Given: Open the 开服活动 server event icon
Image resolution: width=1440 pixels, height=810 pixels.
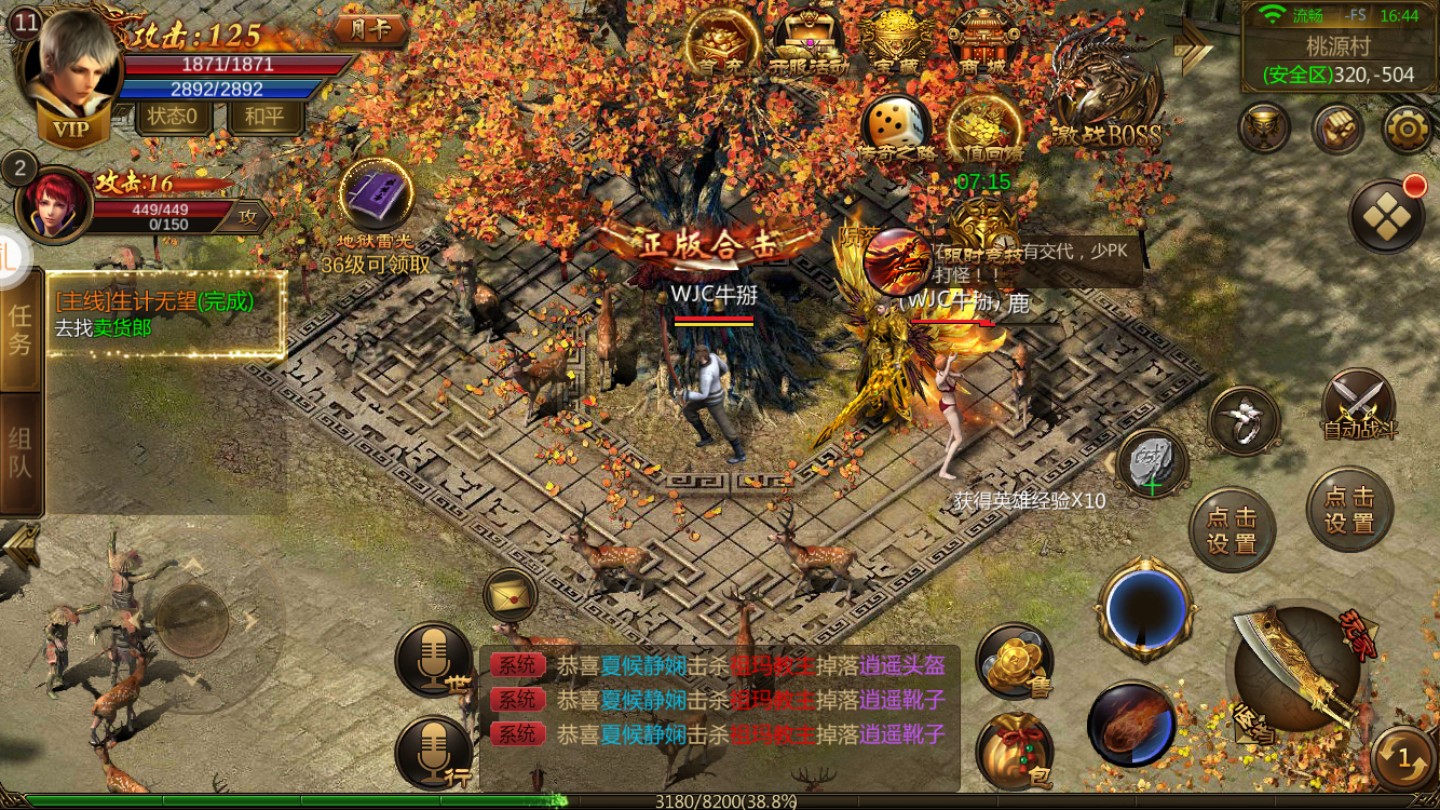Looking at the screenshot, I should tap(809, 42).
